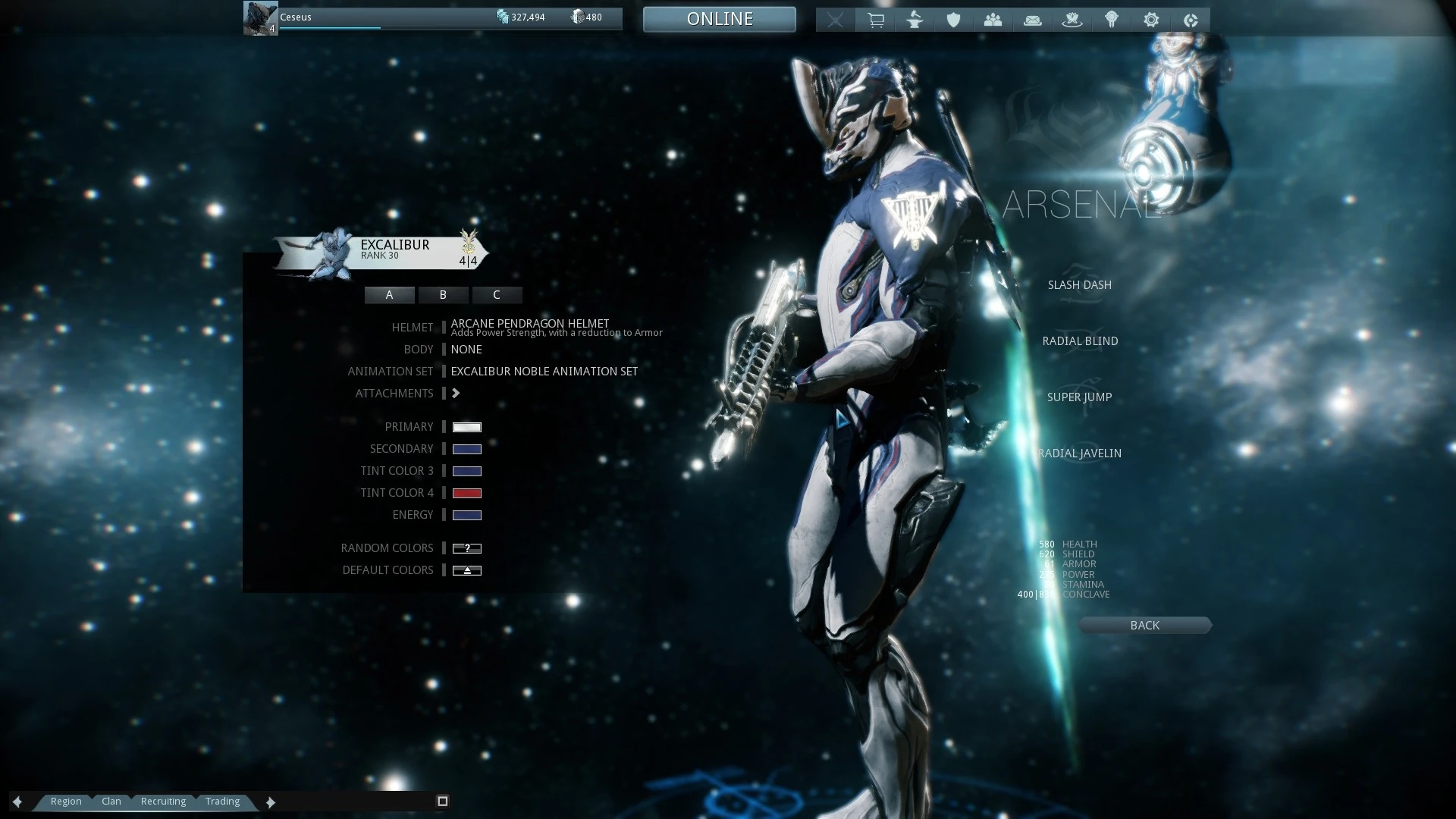Click the circular Warframe logo icon
This screenshot has height=819, width=1456.
[1191, 20]
